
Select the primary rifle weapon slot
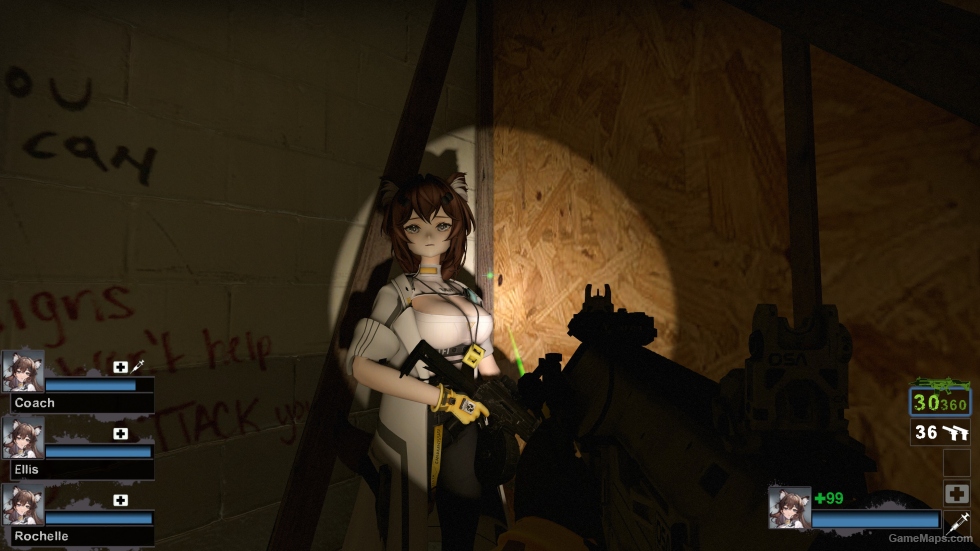[x=940, y=400]
